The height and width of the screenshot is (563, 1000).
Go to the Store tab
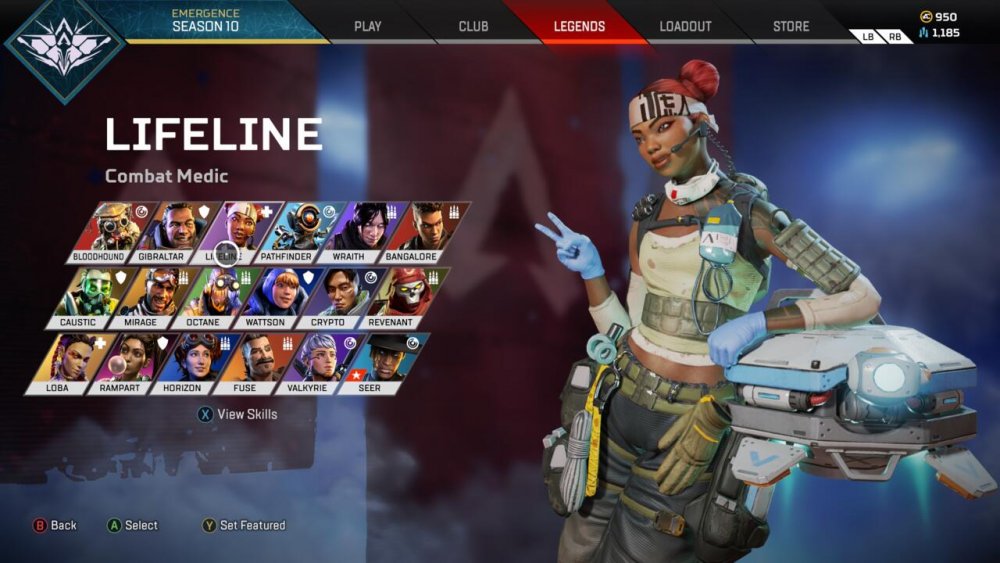click(x=791, y=26)
